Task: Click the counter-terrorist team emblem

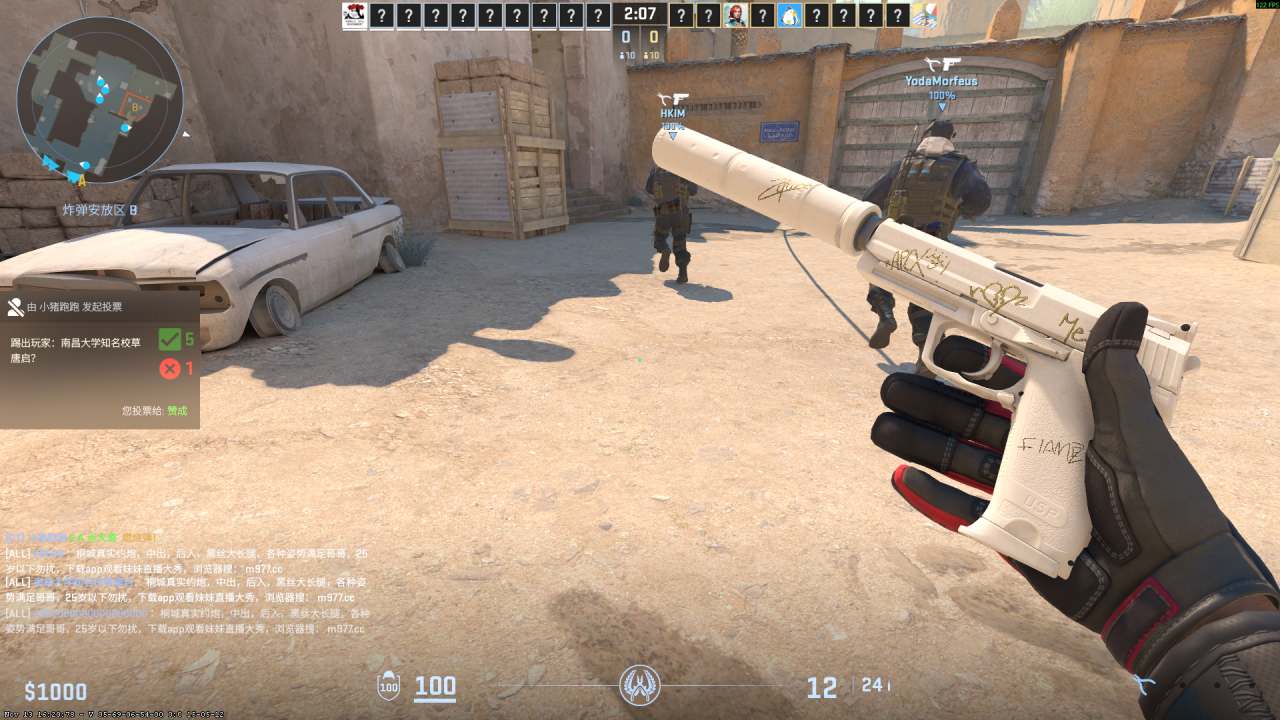Action: click(640, 686)
